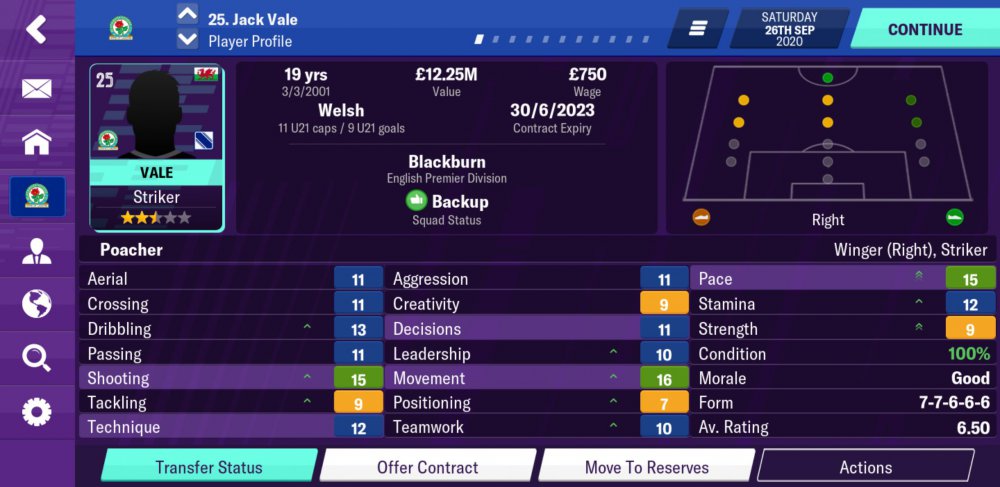The width and height of the screenshot is (1000, 487).
Task: Continue to the next day
Action: tap(924, 29)
